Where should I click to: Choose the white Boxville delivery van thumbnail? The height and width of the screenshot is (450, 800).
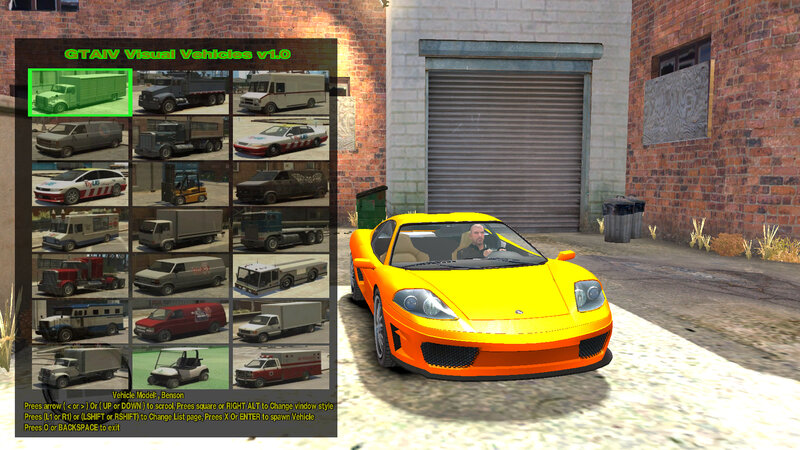click(x=281, y=92)
